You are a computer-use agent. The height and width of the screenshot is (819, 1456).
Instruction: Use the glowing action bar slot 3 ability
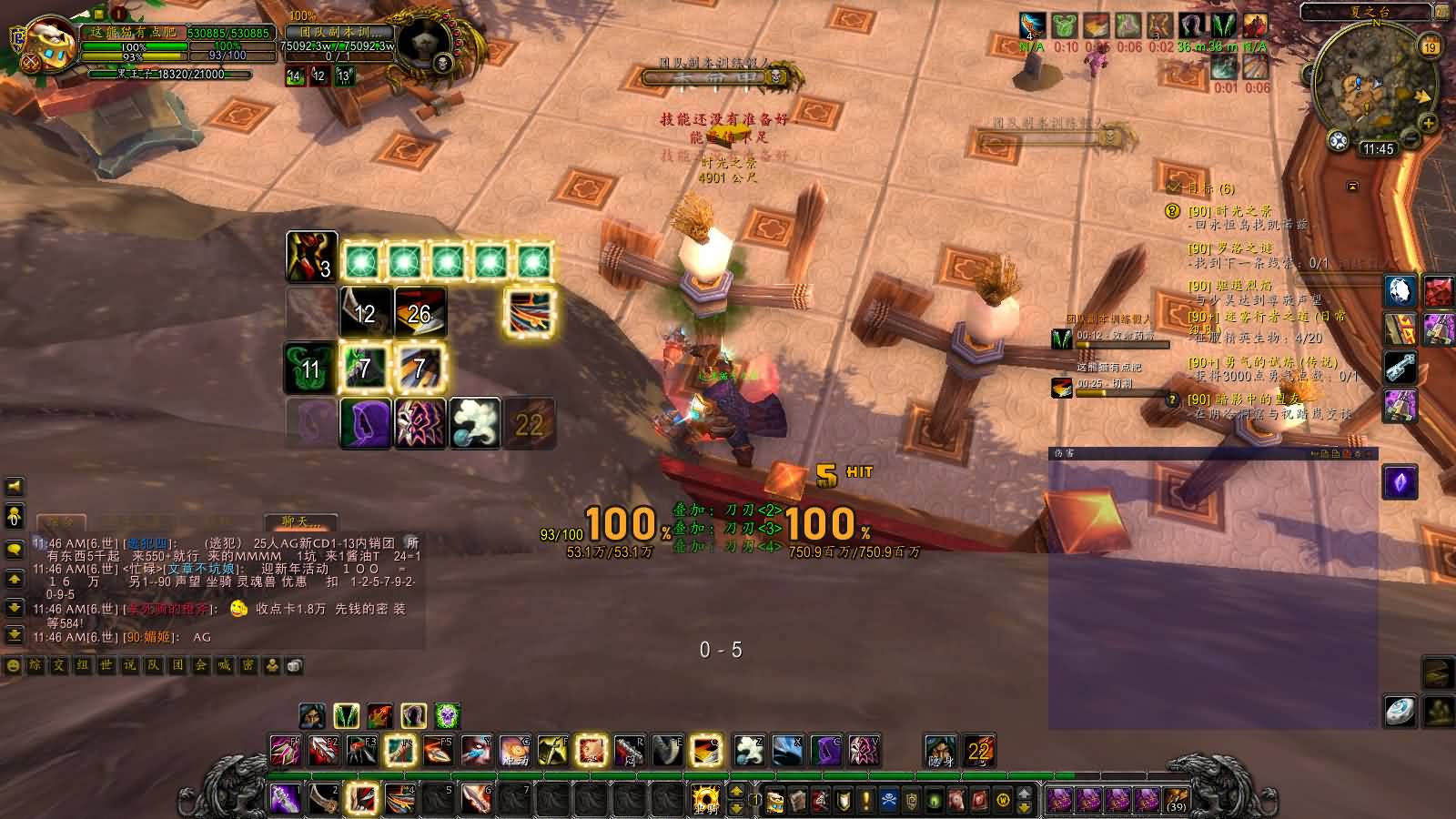pyautogui.click(x=363, y=799)
